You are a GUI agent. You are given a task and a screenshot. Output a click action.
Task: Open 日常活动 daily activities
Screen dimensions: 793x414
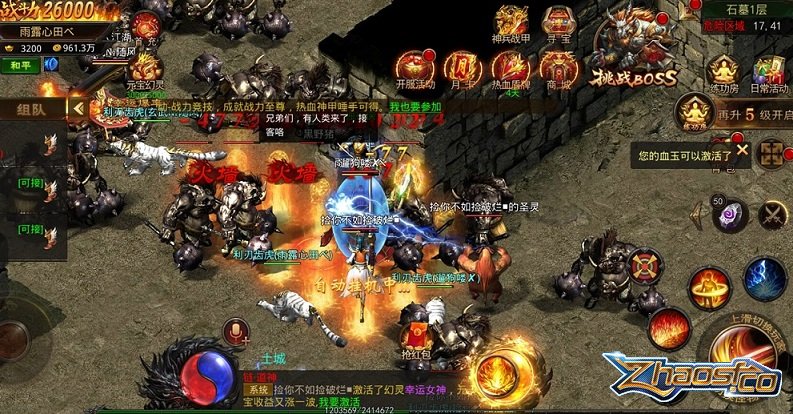pos(768,73)
